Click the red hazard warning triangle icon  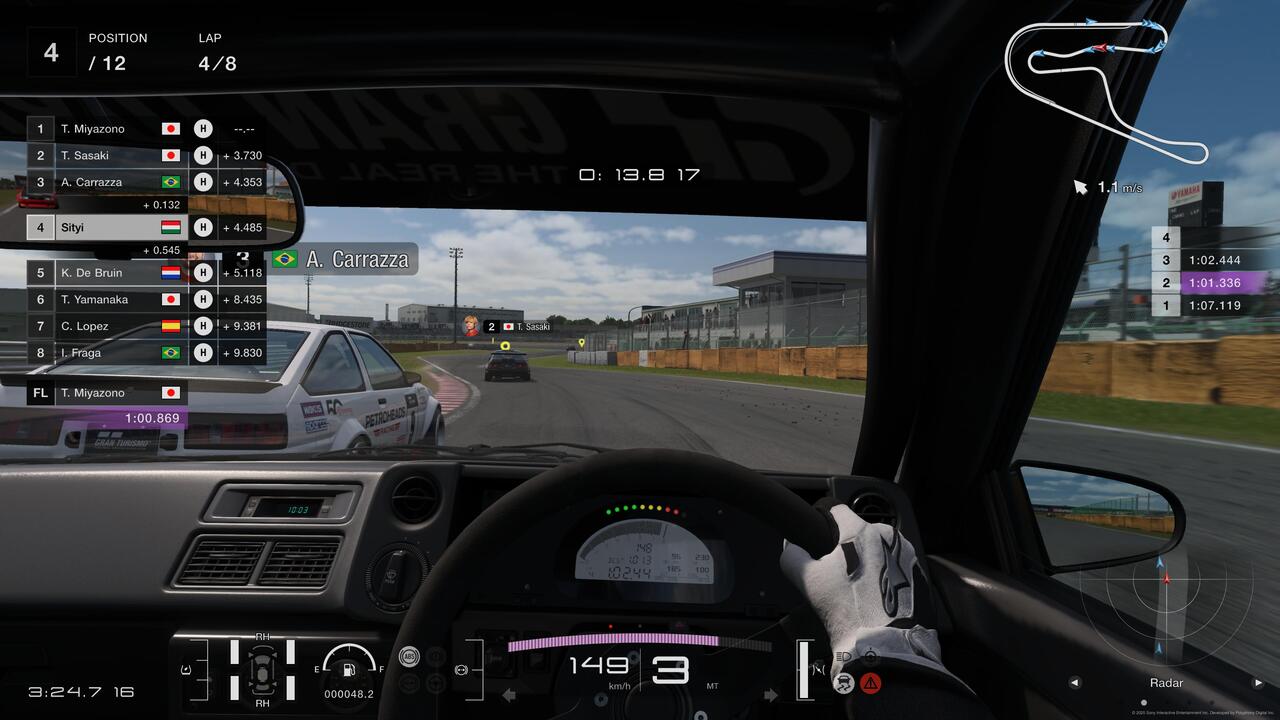(x=871, y=683)
